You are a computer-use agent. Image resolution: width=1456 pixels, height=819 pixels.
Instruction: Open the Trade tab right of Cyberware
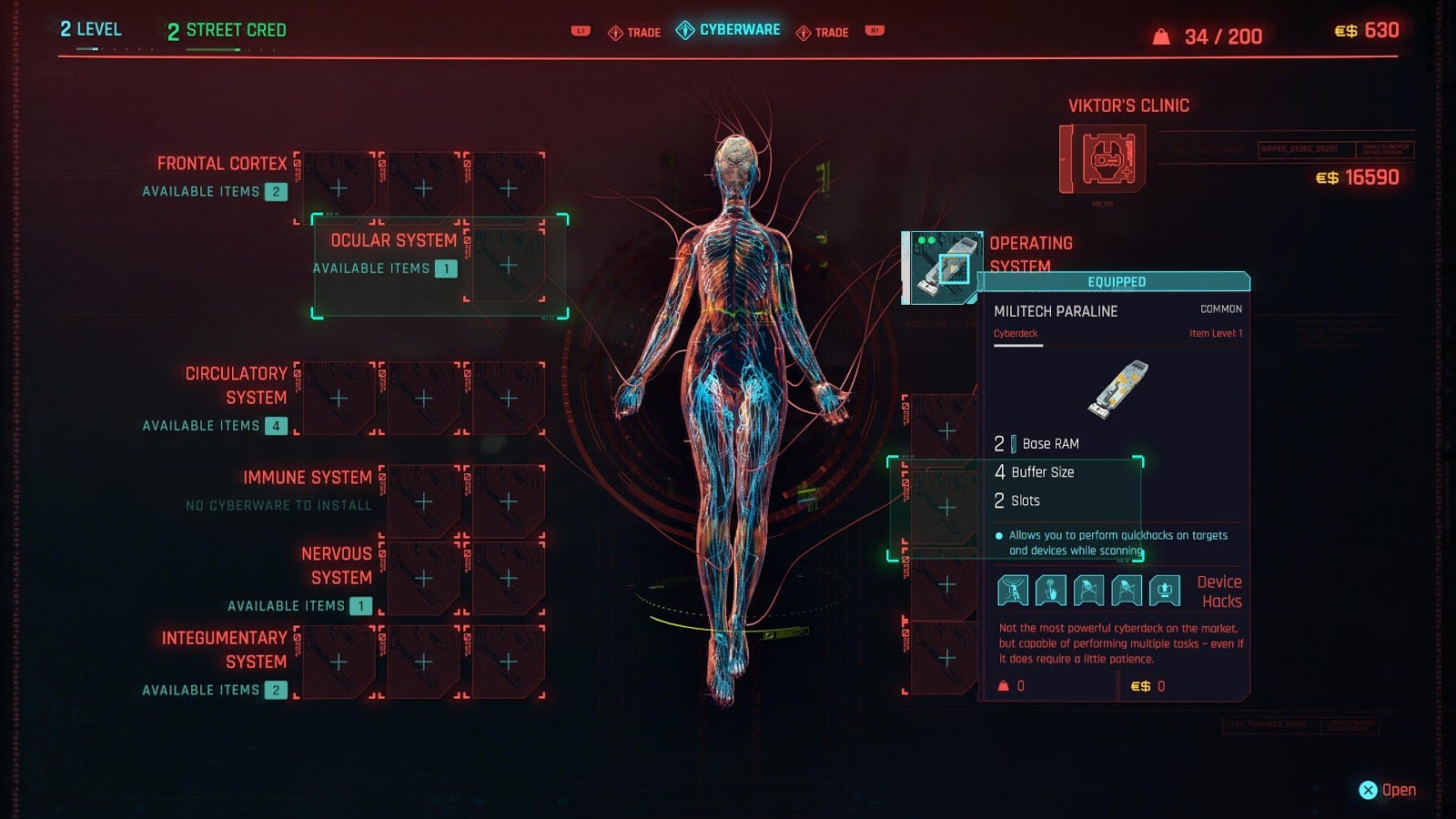click(x=823, y=33)
